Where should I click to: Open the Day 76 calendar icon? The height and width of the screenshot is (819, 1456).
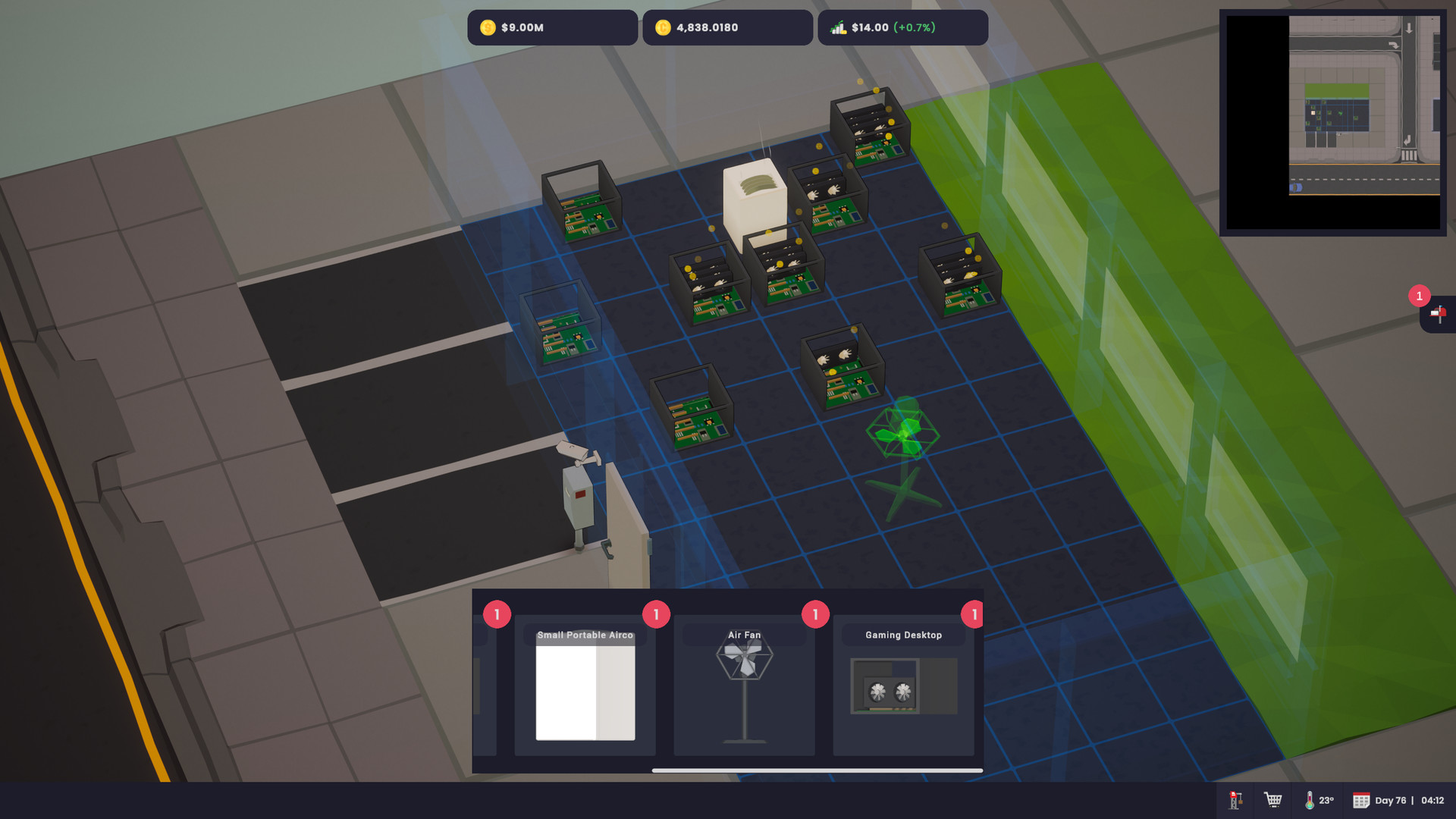coord(1361,800)
